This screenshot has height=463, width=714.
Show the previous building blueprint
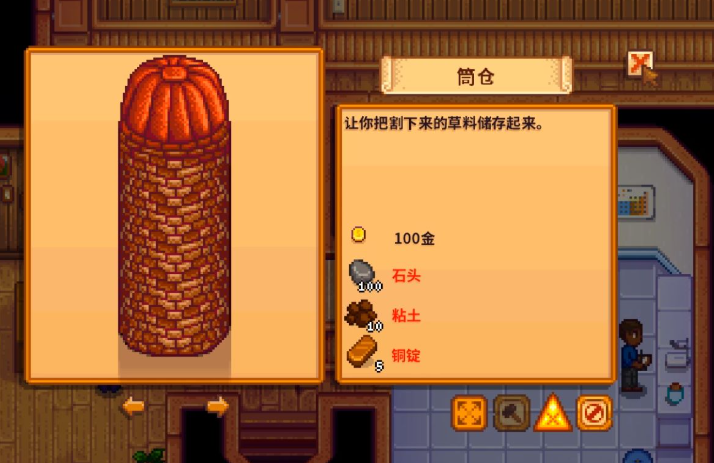point(132,406)
